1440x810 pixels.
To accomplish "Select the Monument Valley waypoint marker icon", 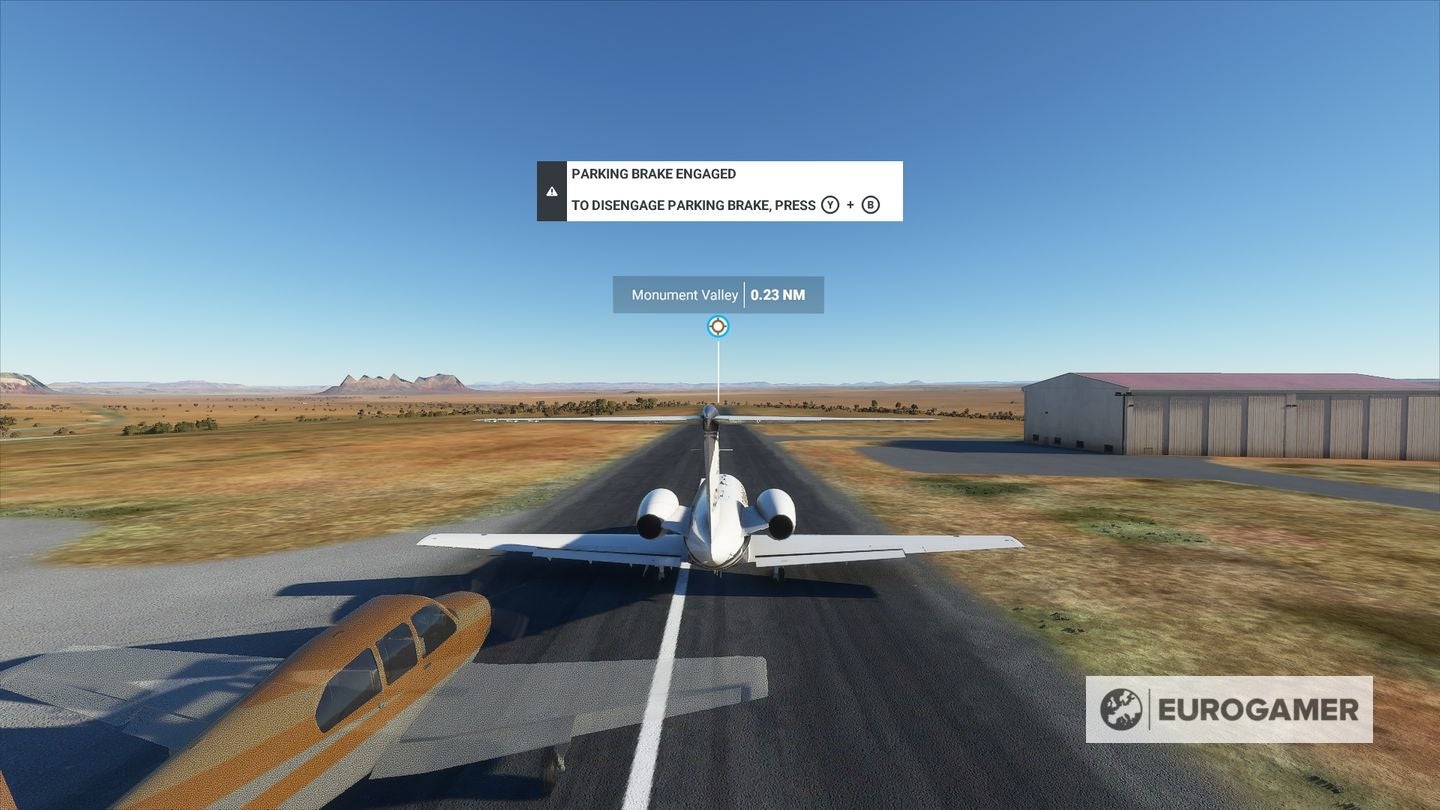I will coord(717,326).
